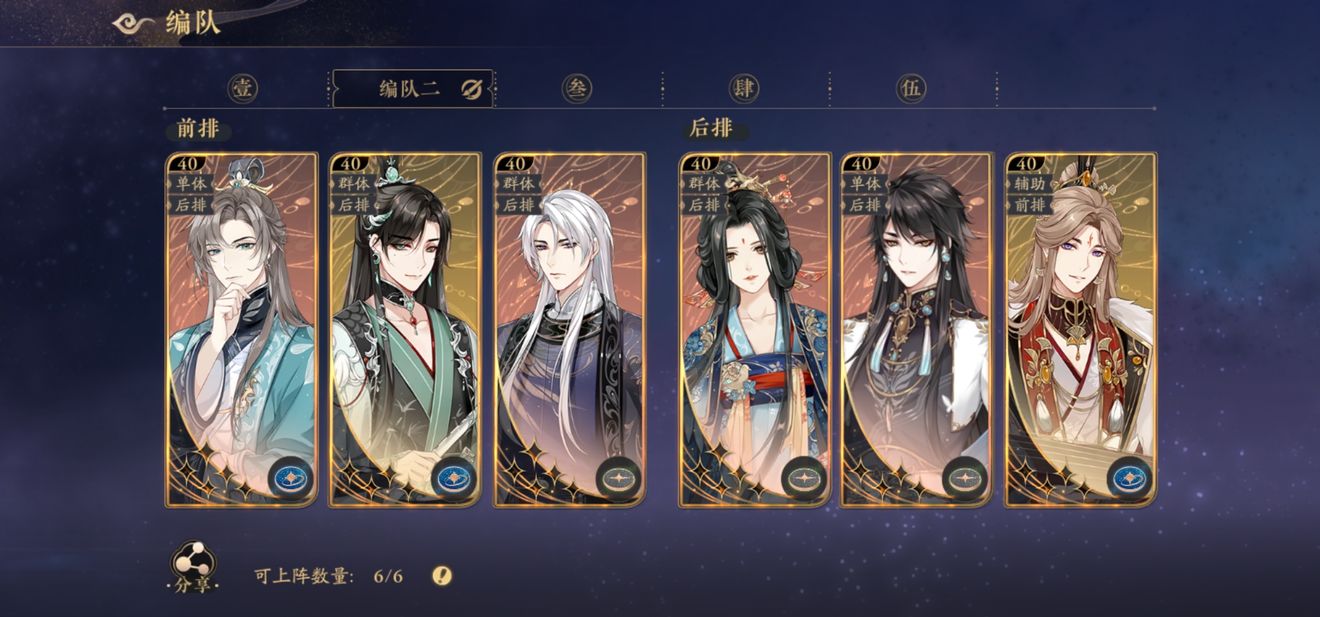The image size is (1320, 617).
Task: Open team tab 叁
Action: click(x=576, y=89)
